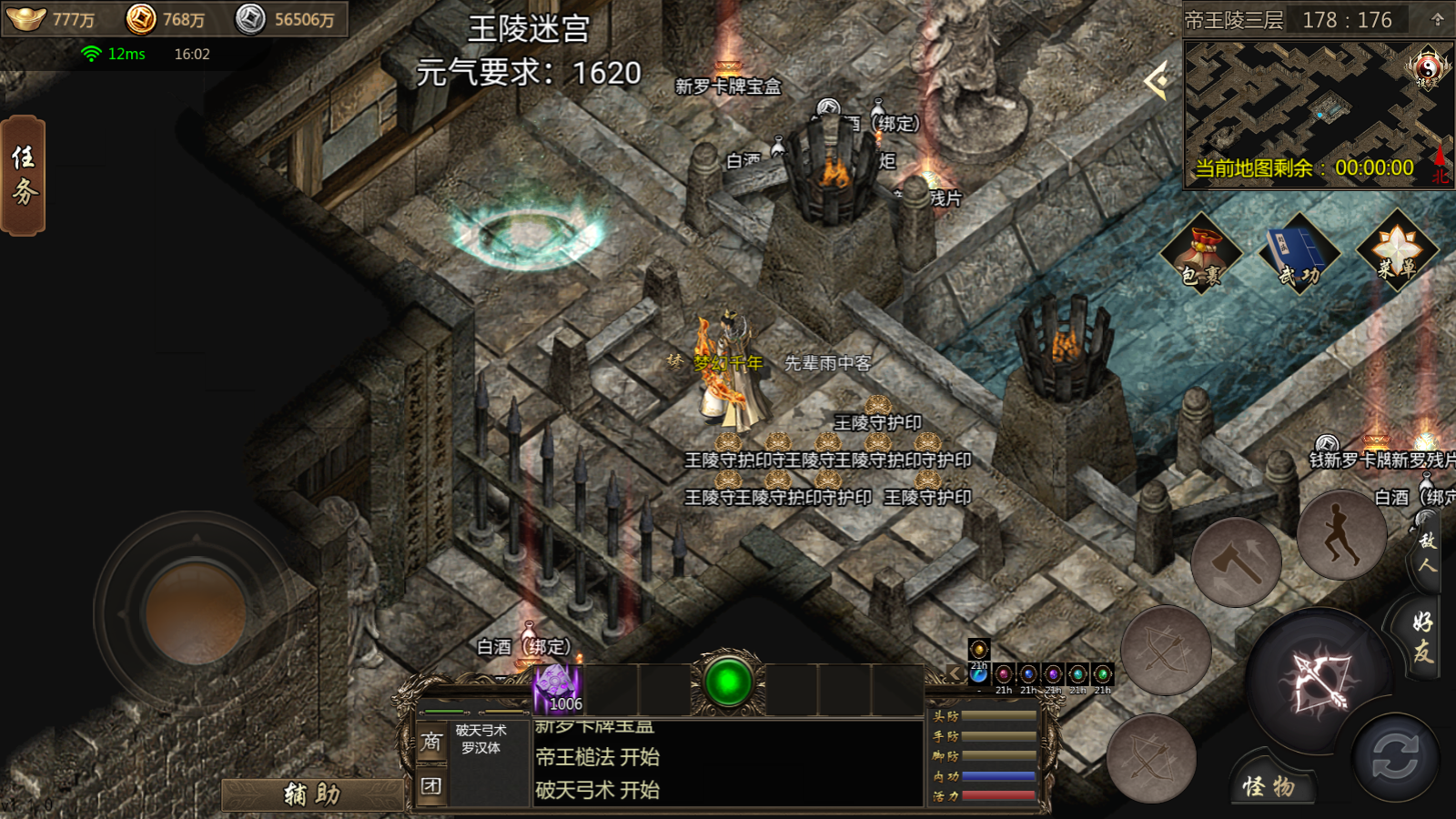
Task: Select the 好友 friends target tab
Action: [1424, 635]
